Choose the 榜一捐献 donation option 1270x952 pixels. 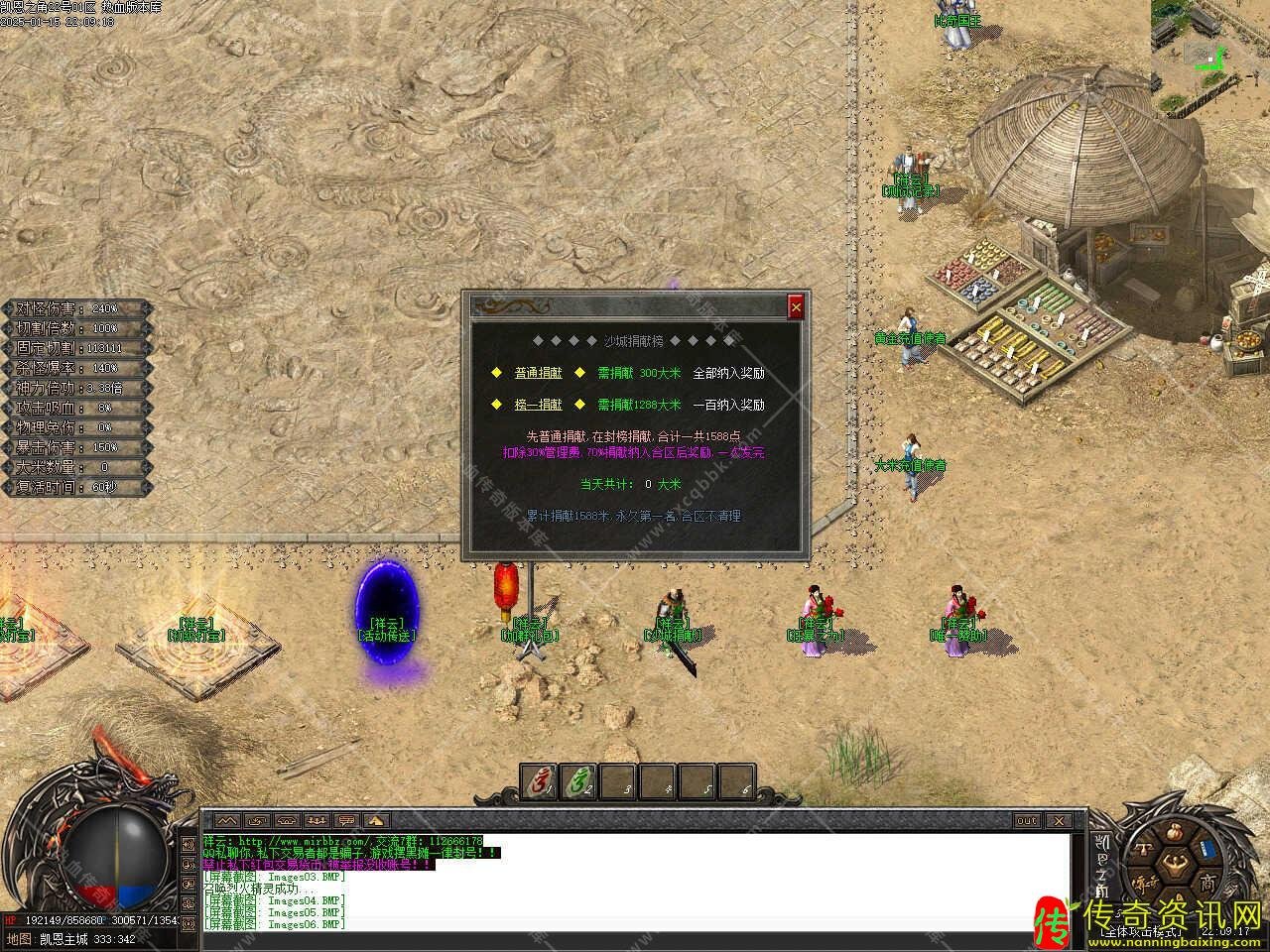pos(538,405)
